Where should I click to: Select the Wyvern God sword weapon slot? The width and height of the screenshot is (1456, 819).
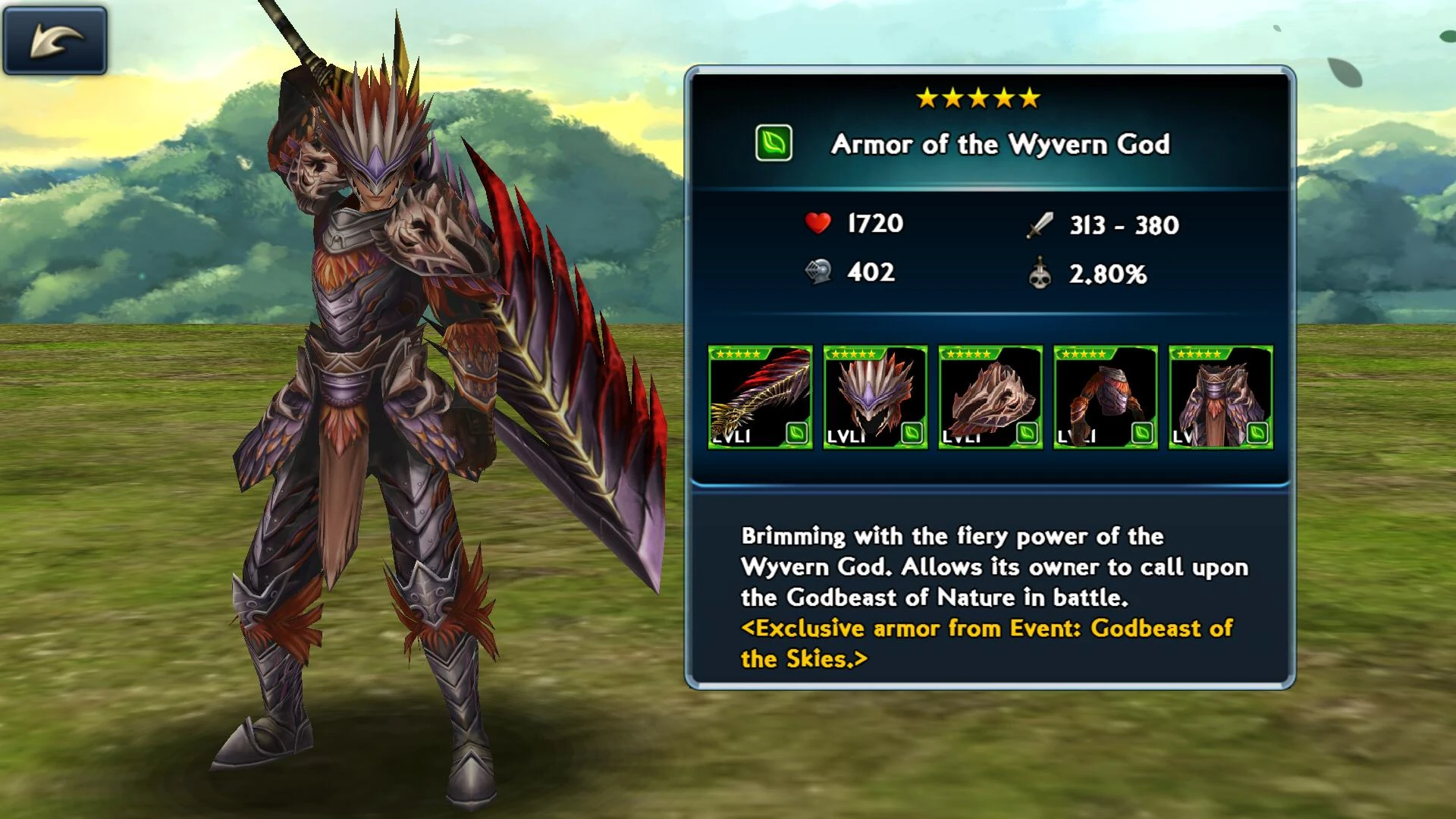[760, 397]
